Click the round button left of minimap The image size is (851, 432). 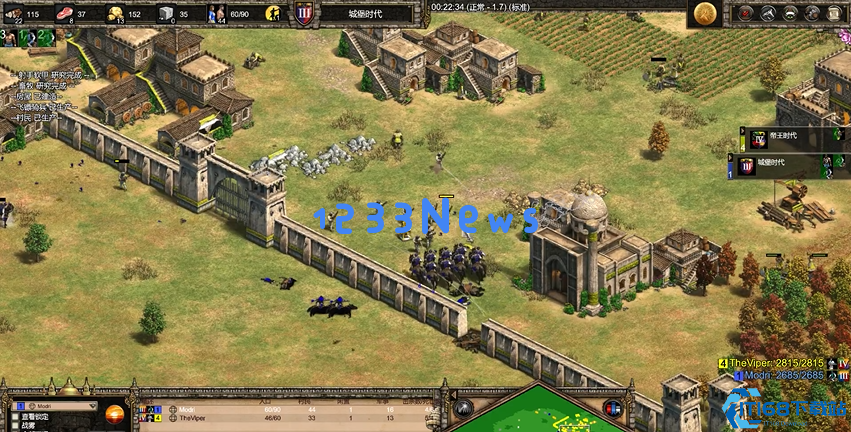(463, 408)
